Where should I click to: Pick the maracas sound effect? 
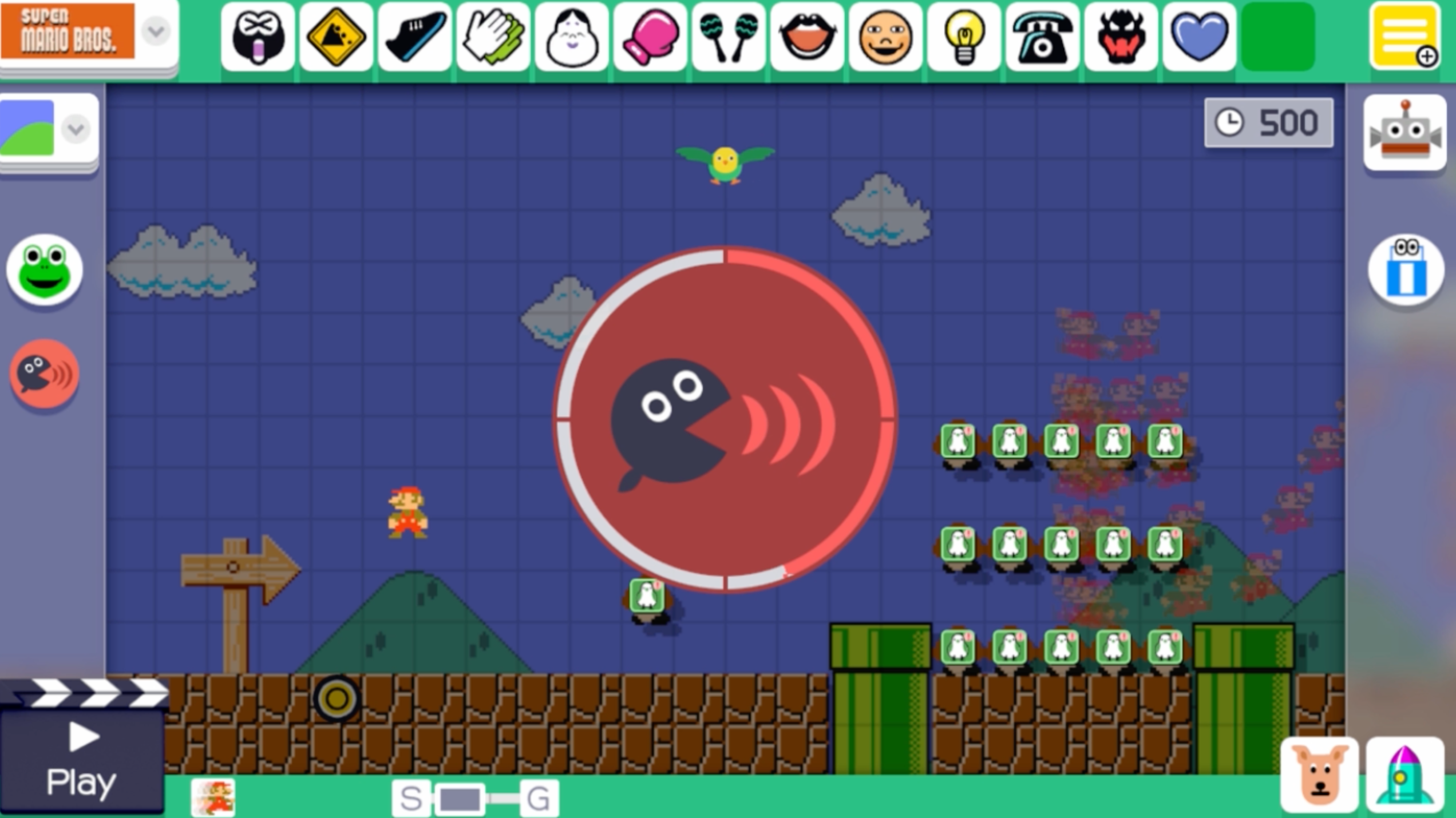(x=728, y=37)
